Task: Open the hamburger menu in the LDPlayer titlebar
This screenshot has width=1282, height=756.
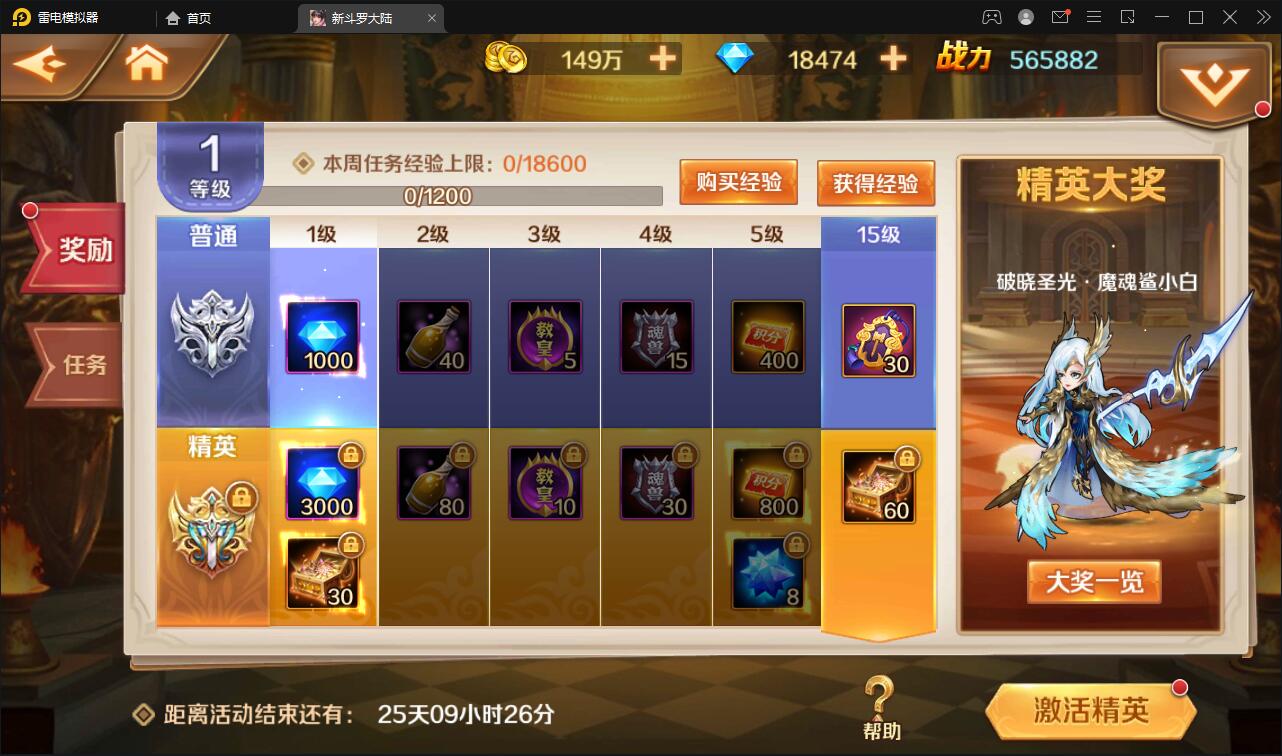Action: click(1095, 17)
